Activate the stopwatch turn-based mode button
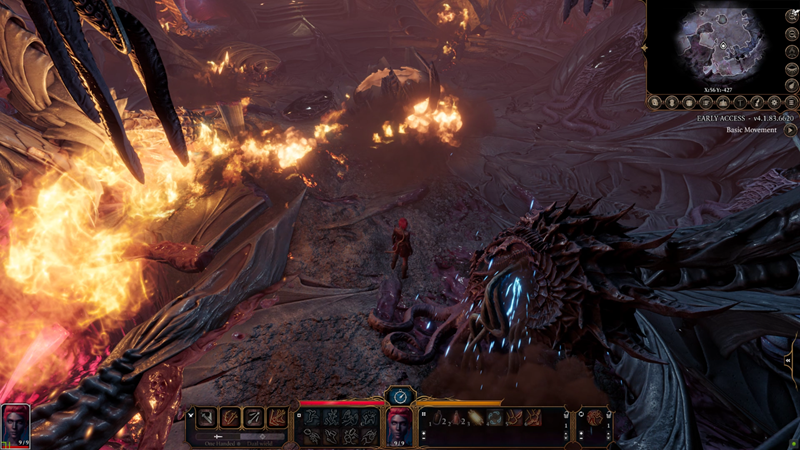Screen dimensions: 800x450 pyautogui.click(x=400, y=397)
